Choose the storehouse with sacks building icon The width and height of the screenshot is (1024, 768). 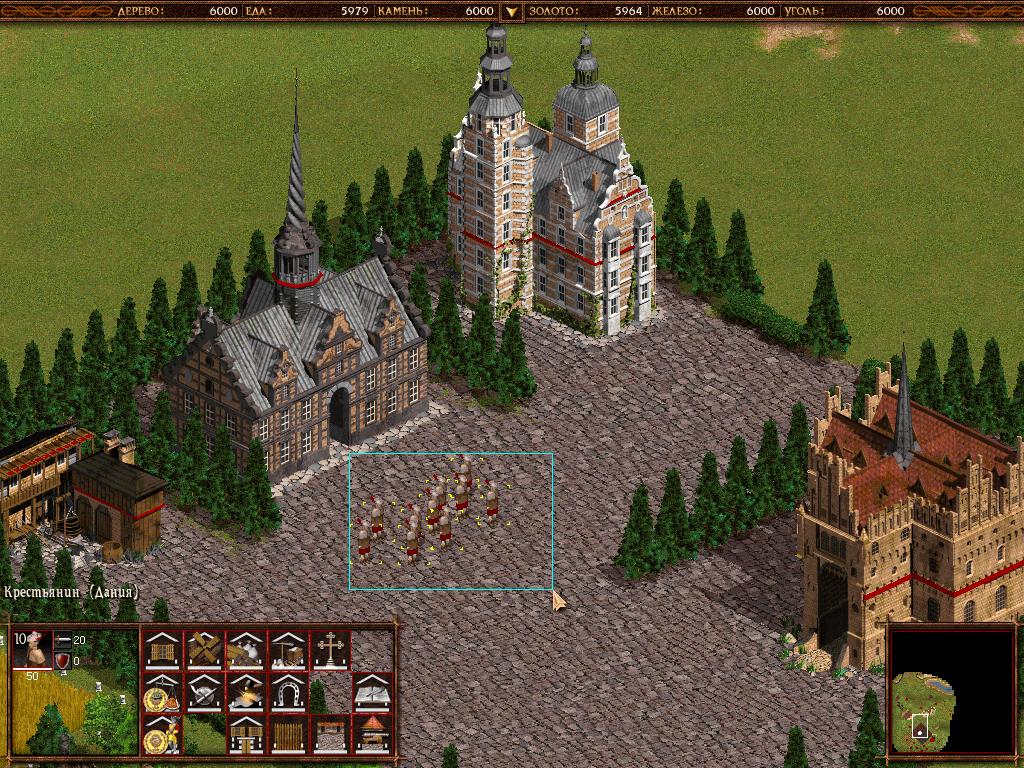click(246, 650)
